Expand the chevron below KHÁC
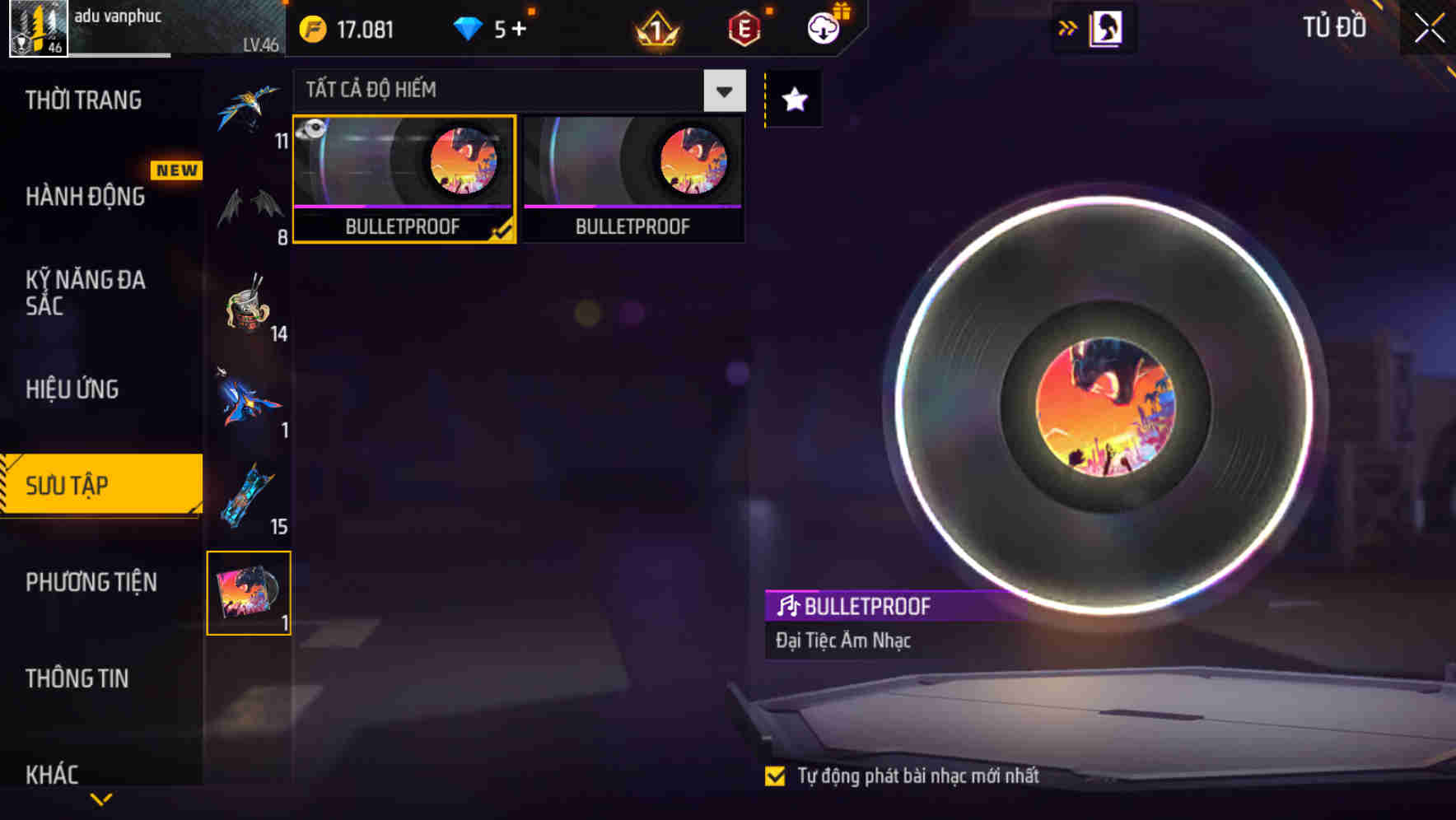Screen dimensions: 1456x820 (x=101, y=800)
